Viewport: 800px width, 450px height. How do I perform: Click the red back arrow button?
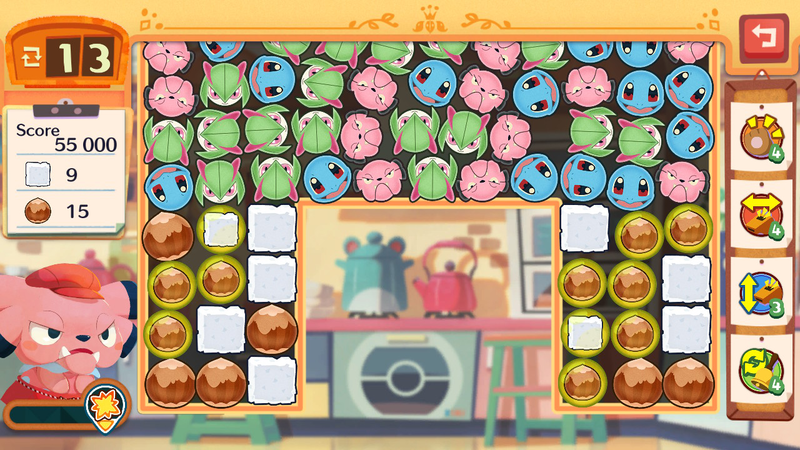763,38
